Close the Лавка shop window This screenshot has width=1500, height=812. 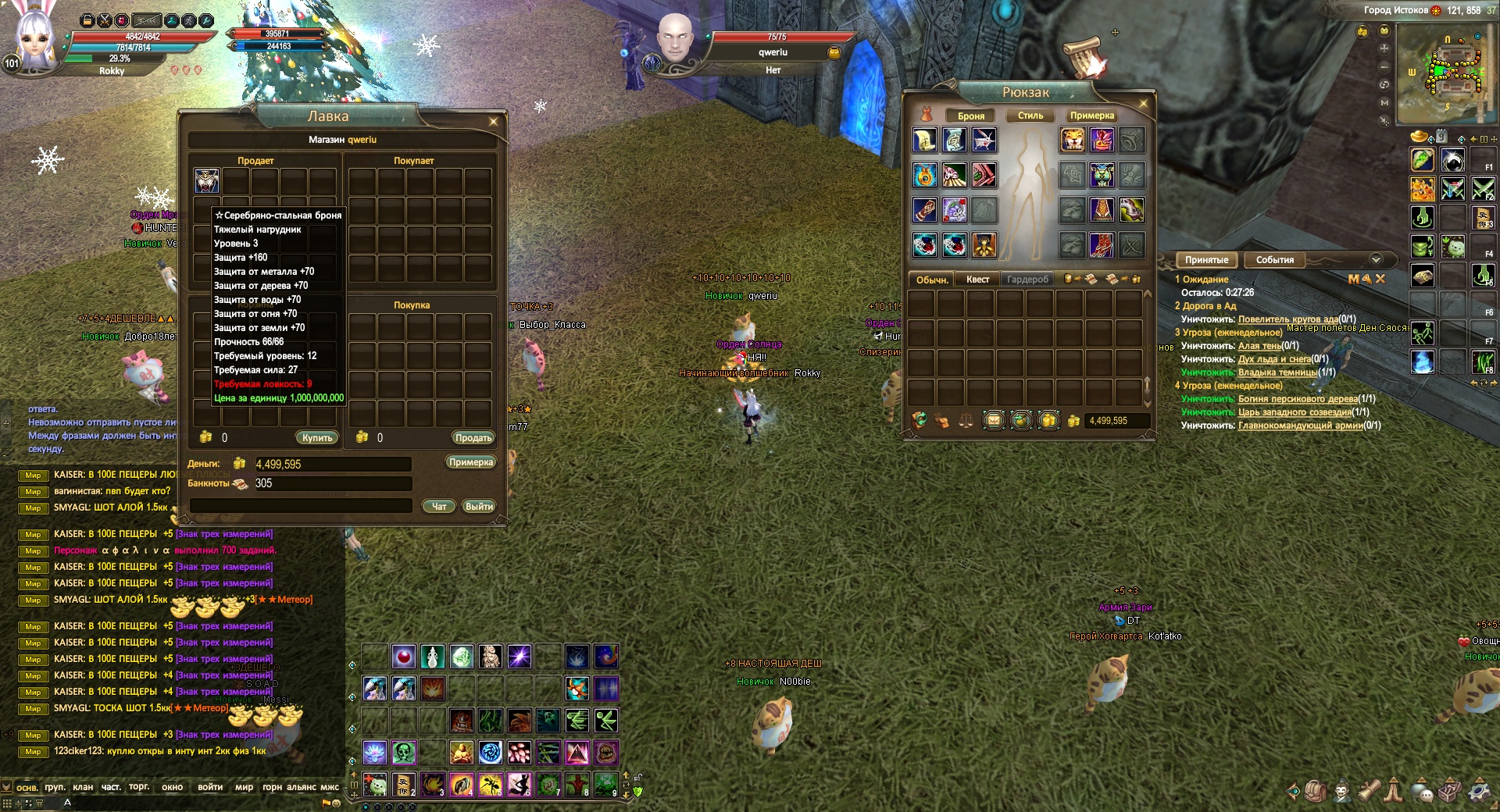coord(493,122)
